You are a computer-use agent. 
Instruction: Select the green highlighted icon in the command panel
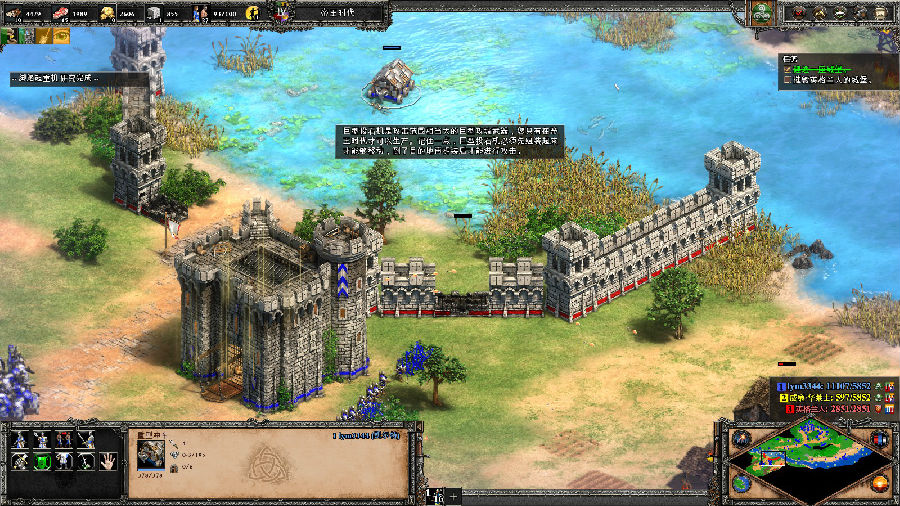43,461
